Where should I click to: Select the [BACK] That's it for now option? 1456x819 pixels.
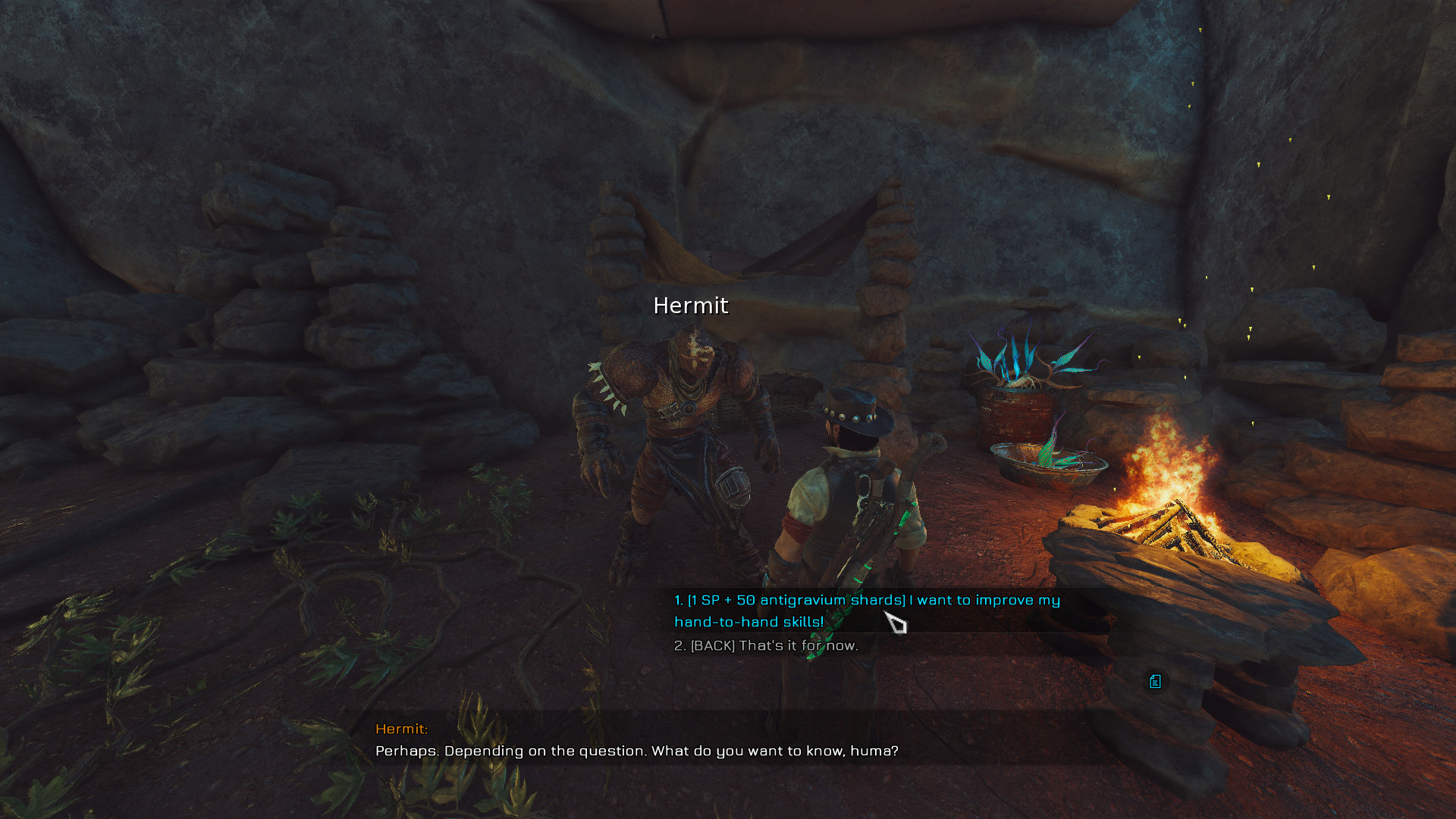point(766,646)
